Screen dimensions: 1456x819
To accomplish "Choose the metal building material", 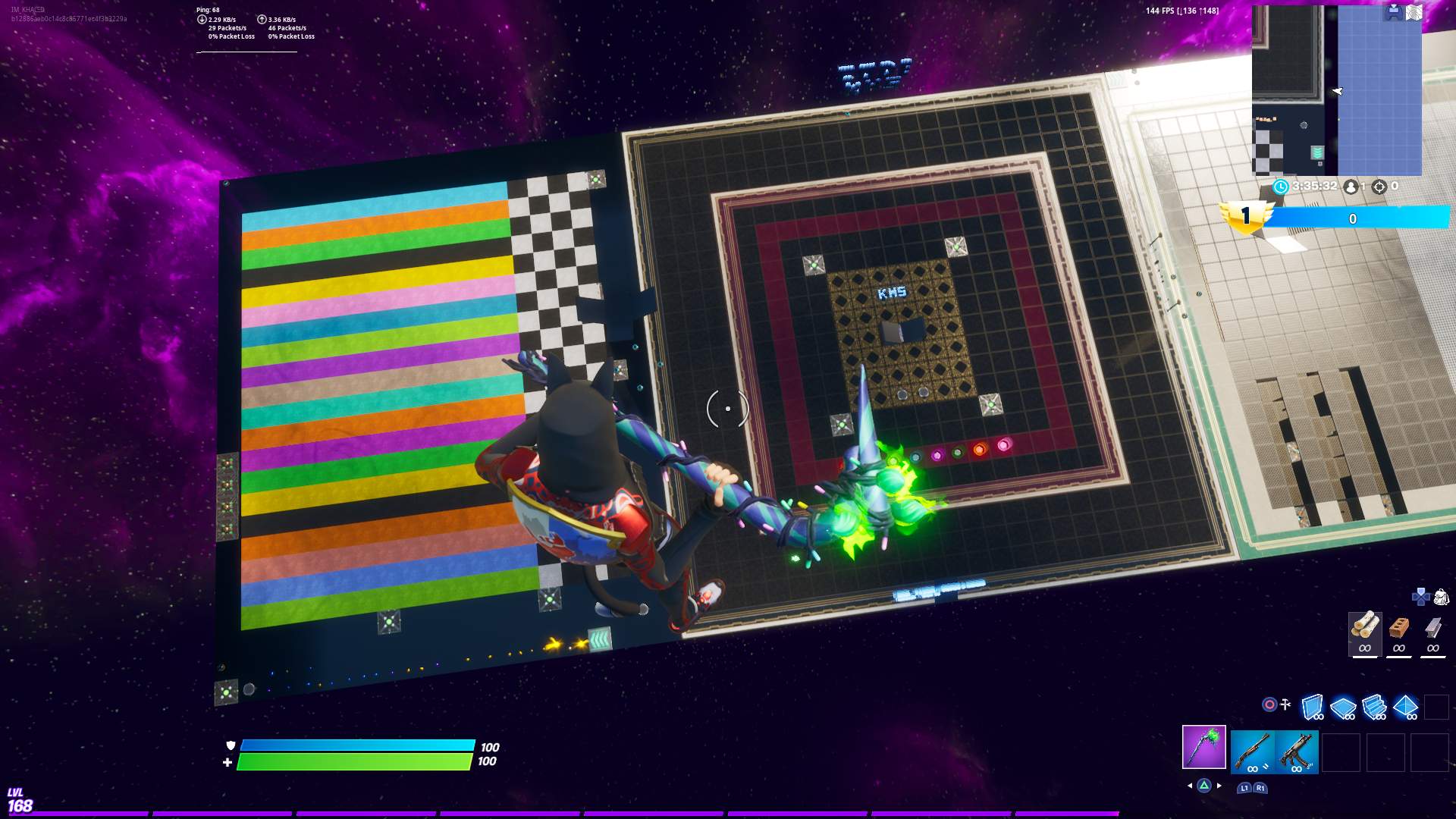I will click(1432, 632).
